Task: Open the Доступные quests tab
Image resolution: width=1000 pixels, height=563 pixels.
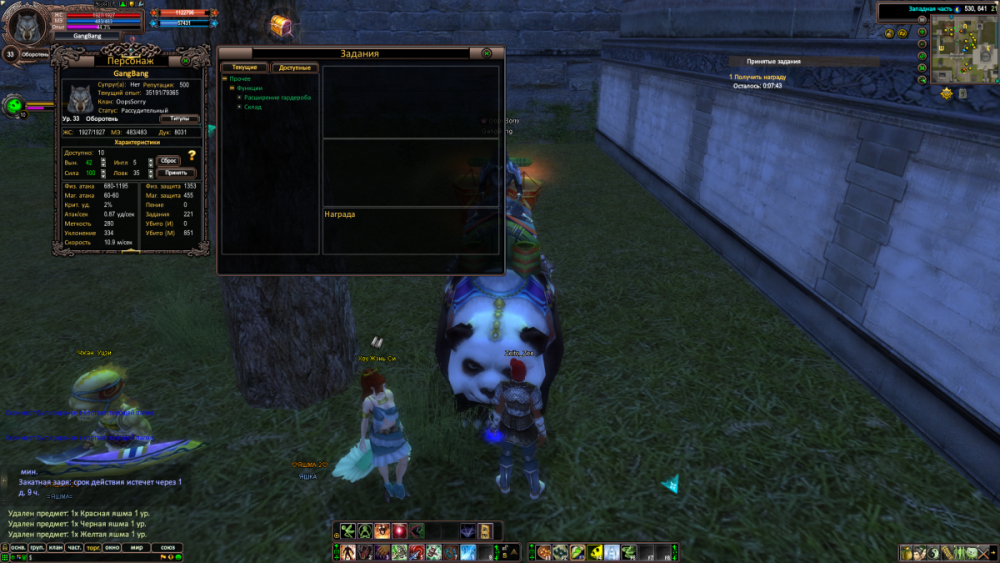Action: [x=295, y=67]
